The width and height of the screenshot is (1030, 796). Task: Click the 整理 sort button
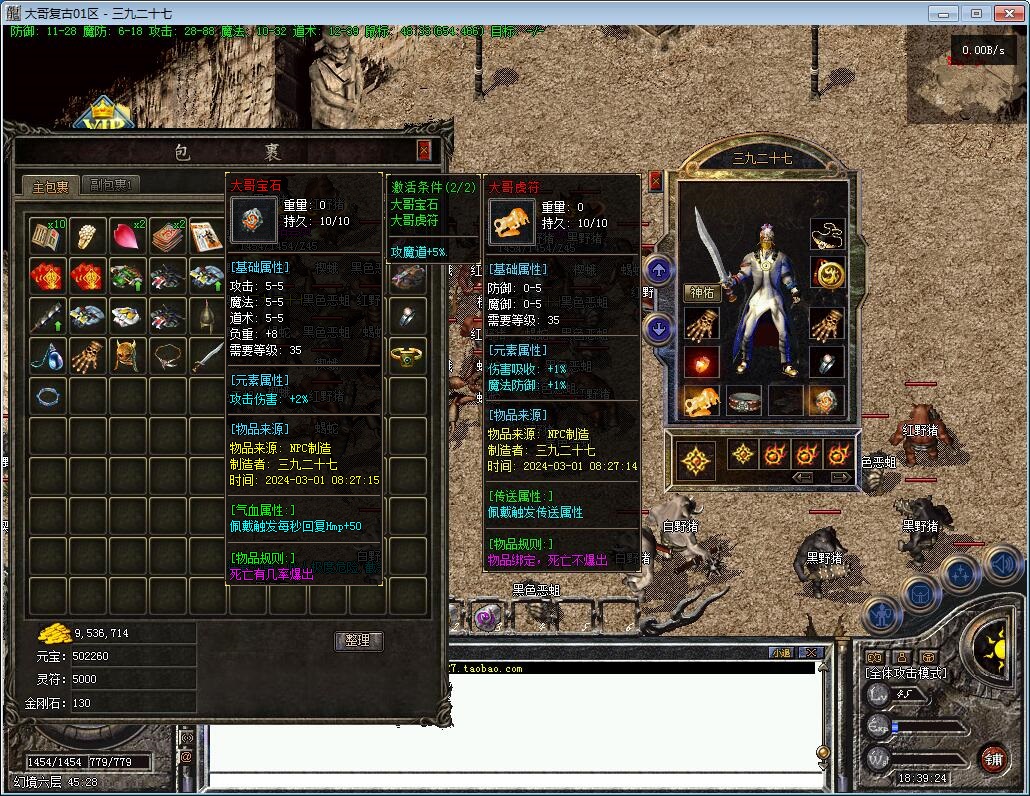[358, 640]
